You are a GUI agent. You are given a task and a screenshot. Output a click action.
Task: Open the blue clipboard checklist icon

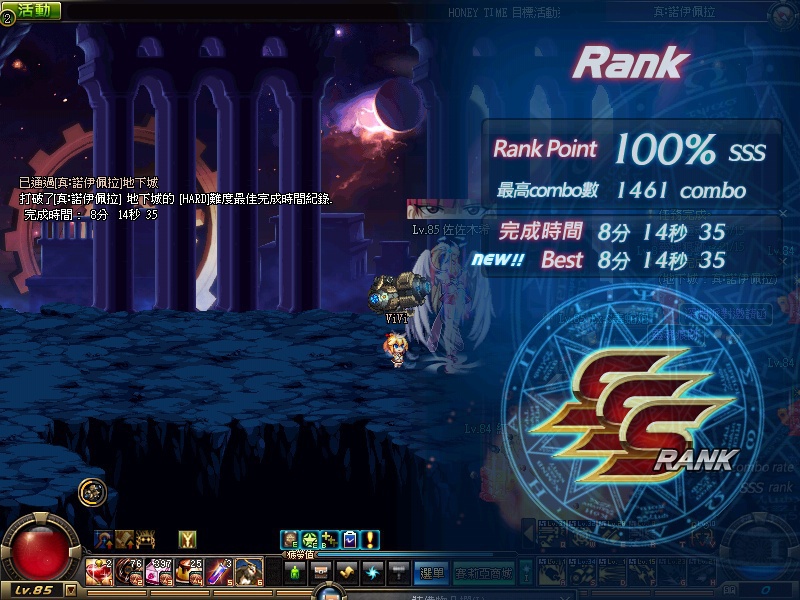349,540
